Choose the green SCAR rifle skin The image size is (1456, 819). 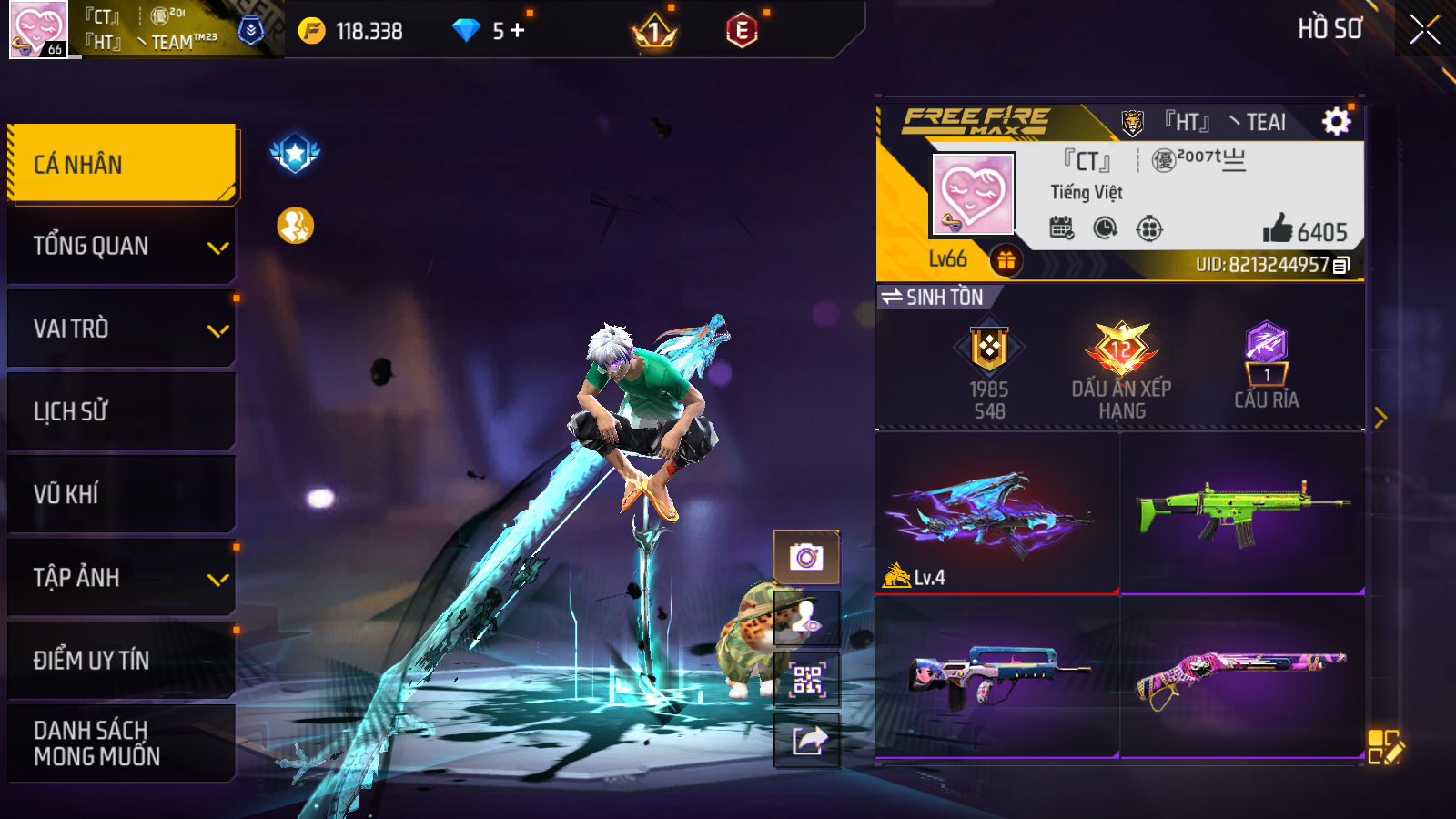click(1242, 513)
